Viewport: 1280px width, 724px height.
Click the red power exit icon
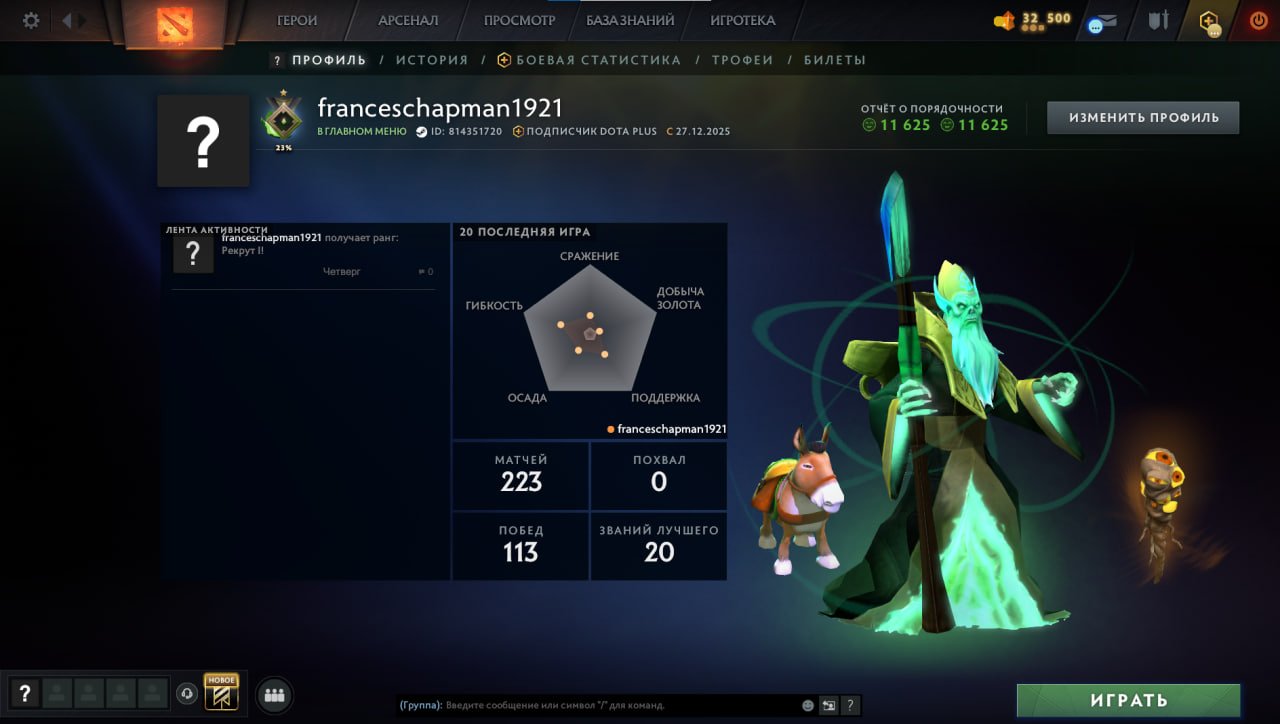[x=1258, y=19]
